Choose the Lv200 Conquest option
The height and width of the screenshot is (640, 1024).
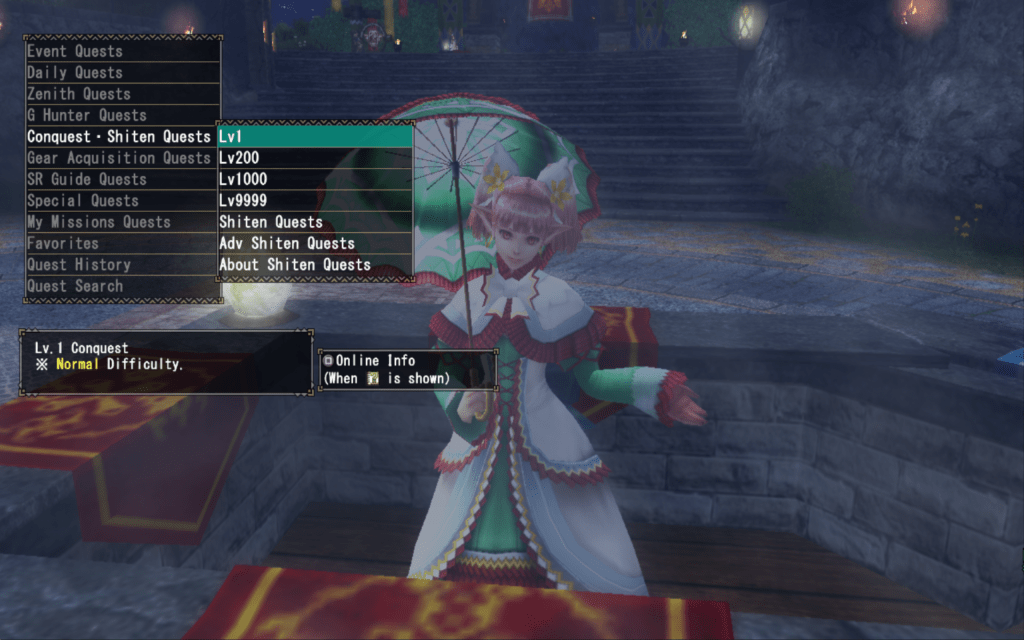[x=315, y=158]
